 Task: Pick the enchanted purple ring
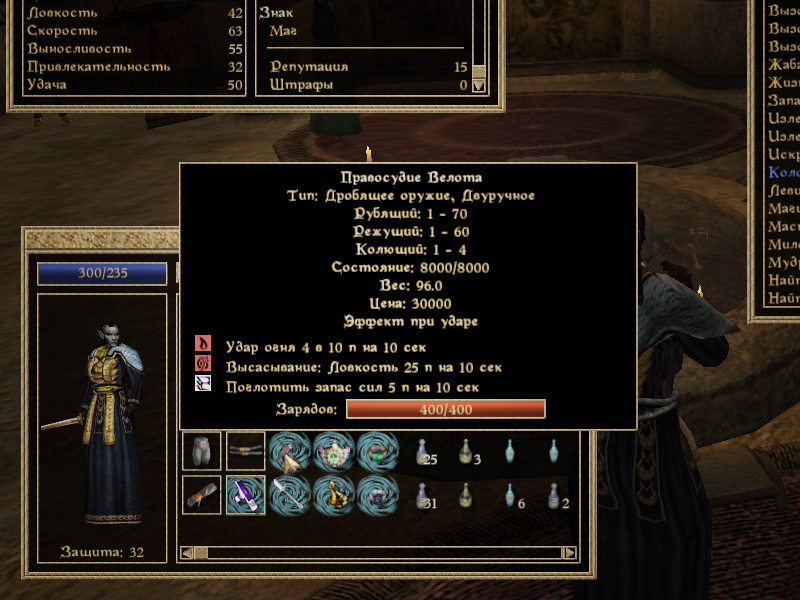[x=378, y=495]
